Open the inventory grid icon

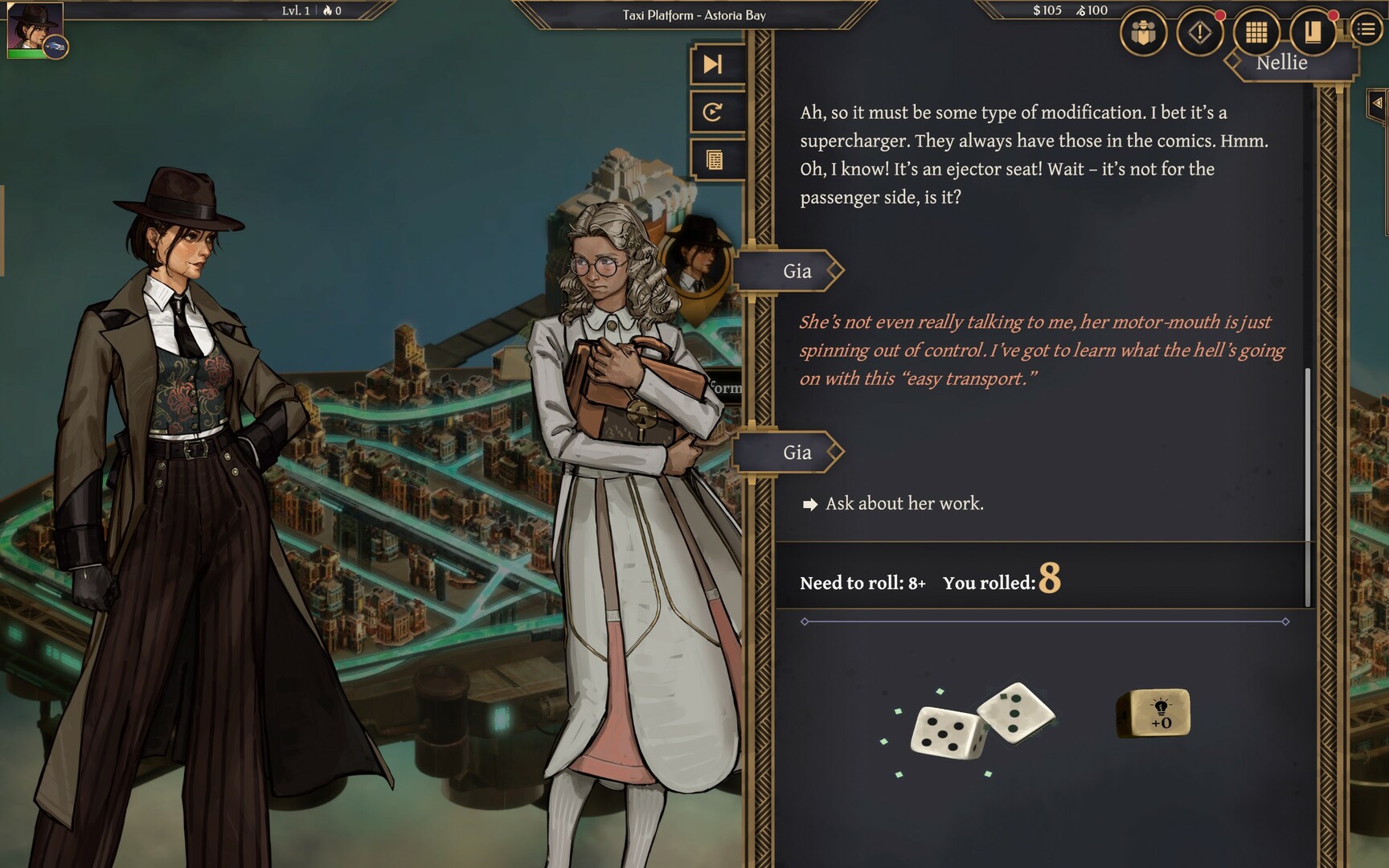[1258, 34]
